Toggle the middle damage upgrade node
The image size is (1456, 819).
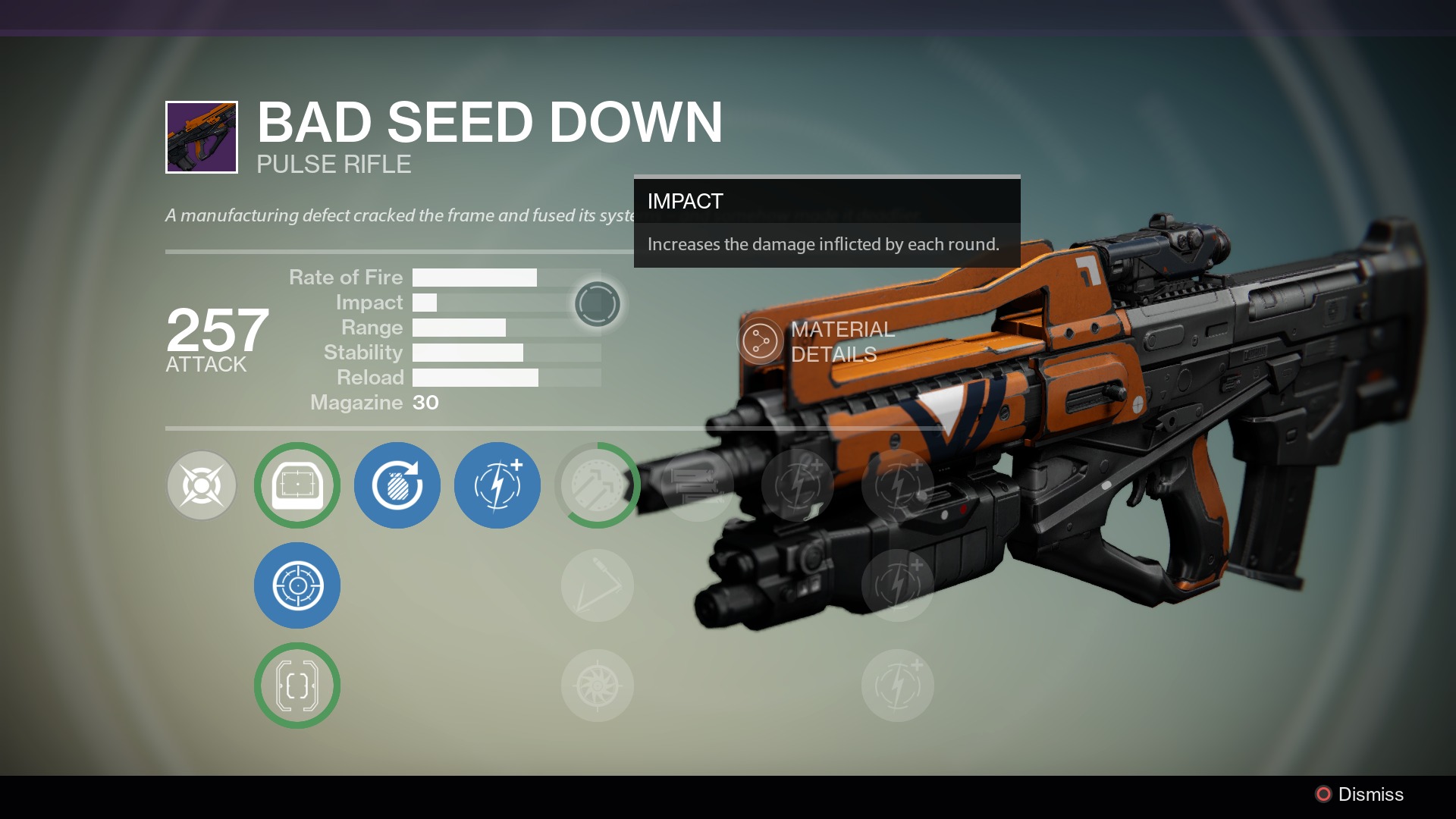tap(897, 585)
